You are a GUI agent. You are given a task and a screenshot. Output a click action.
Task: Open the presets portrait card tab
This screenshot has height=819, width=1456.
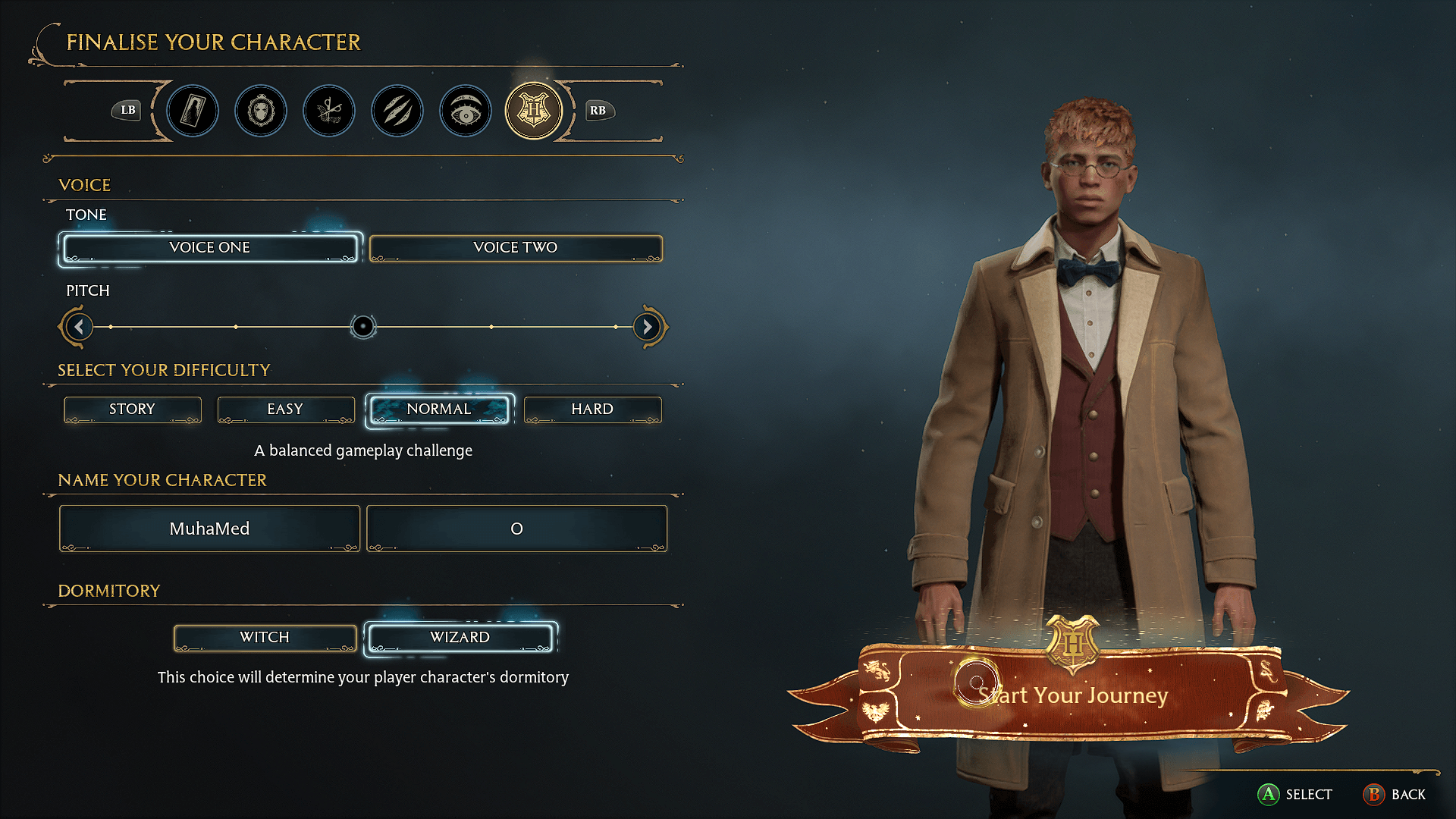pos(193,111)
